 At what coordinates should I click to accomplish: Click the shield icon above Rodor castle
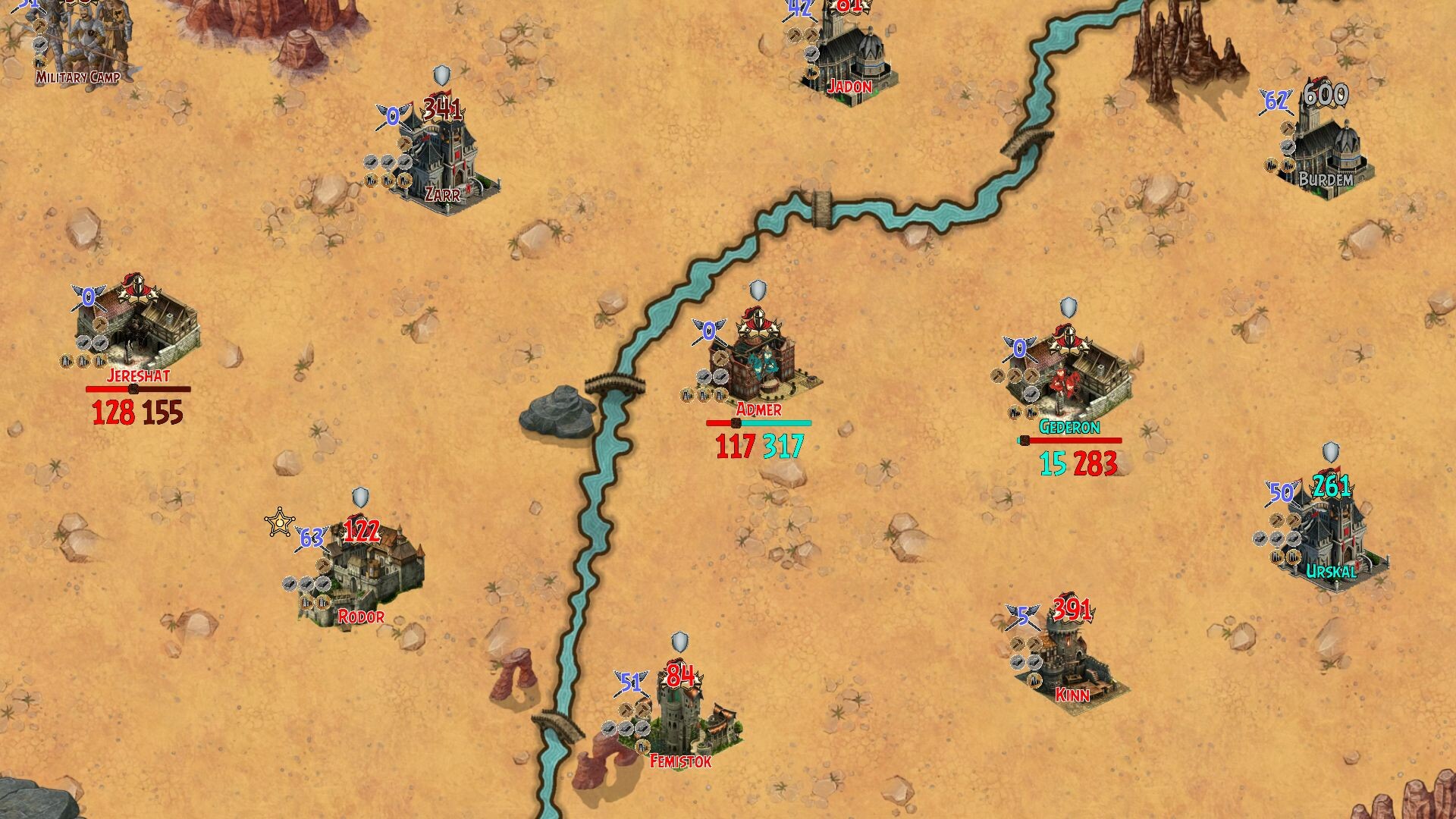359,497
